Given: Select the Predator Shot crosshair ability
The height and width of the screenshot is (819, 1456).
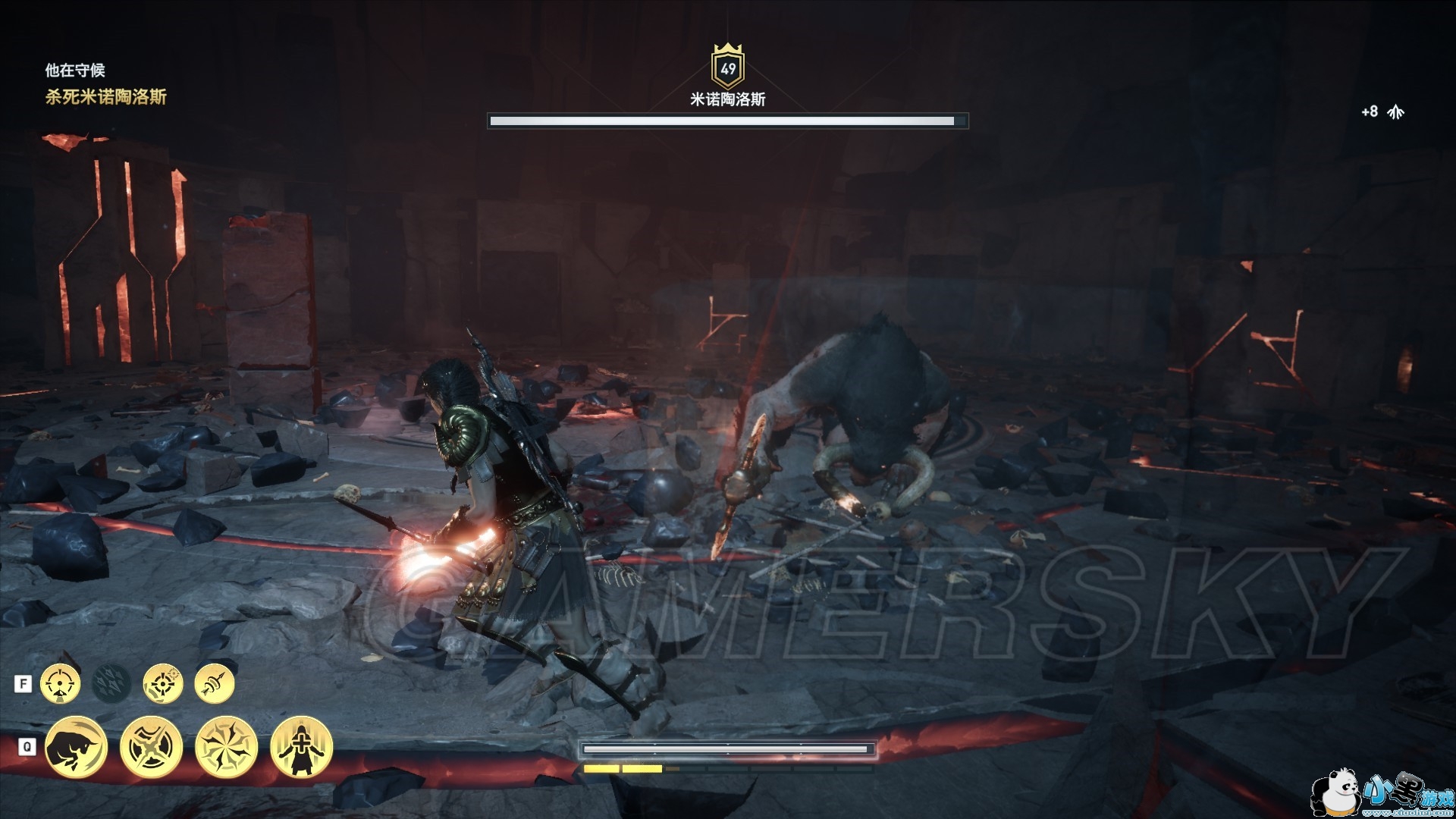Looking at the screenshot, I should 60,684.
